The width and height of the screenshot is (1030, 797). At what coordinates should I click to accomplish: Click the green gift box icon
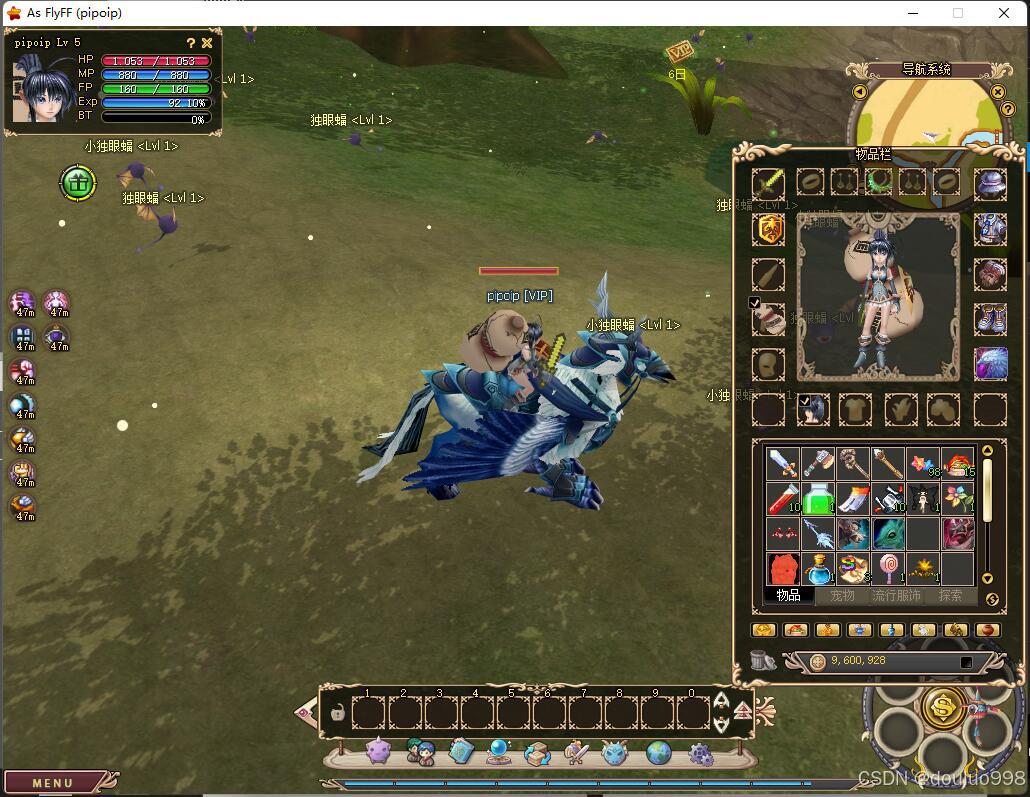[78, 183]
